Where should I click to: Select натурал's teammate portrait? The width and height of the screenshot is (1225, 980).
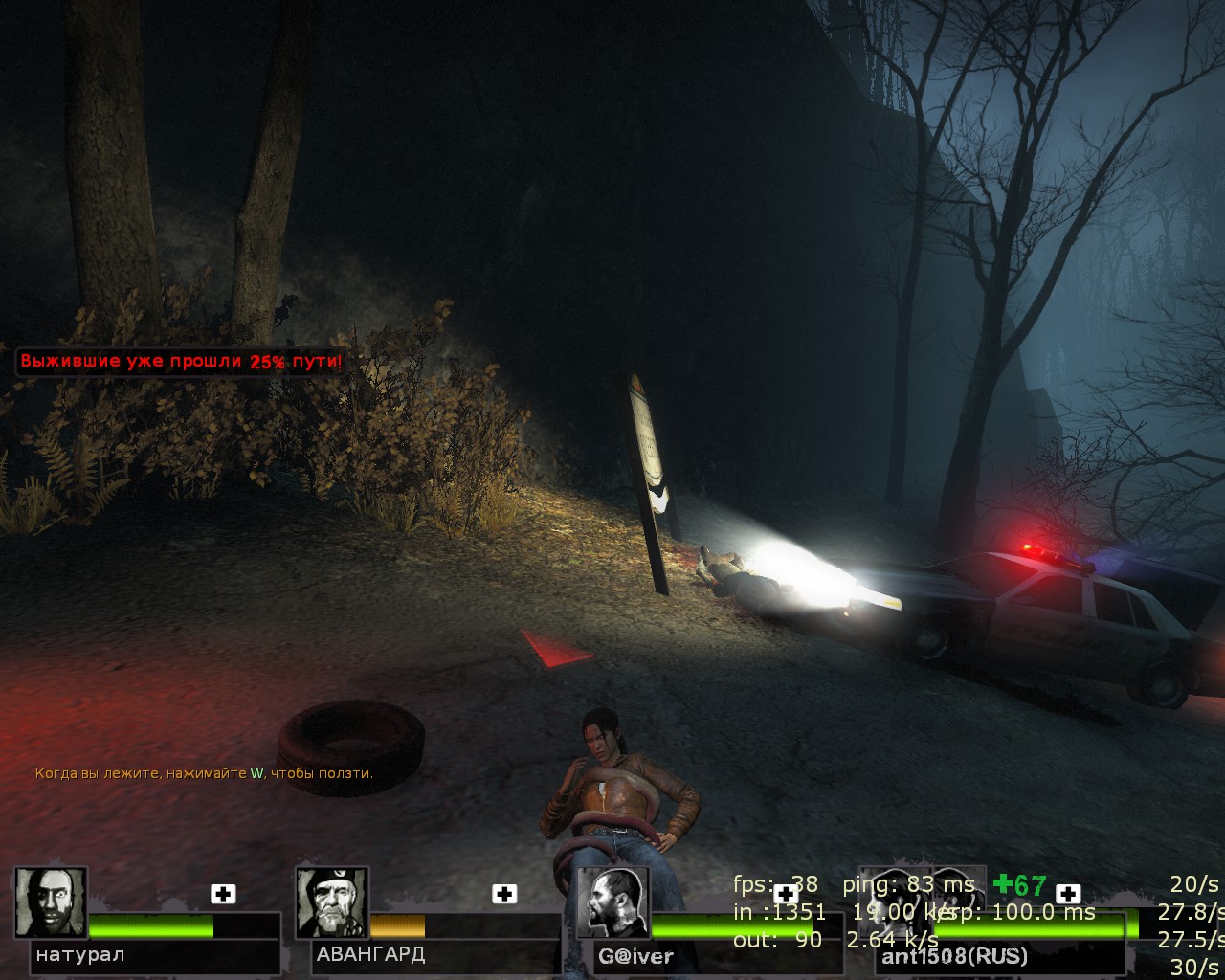(x=51, y=902)
